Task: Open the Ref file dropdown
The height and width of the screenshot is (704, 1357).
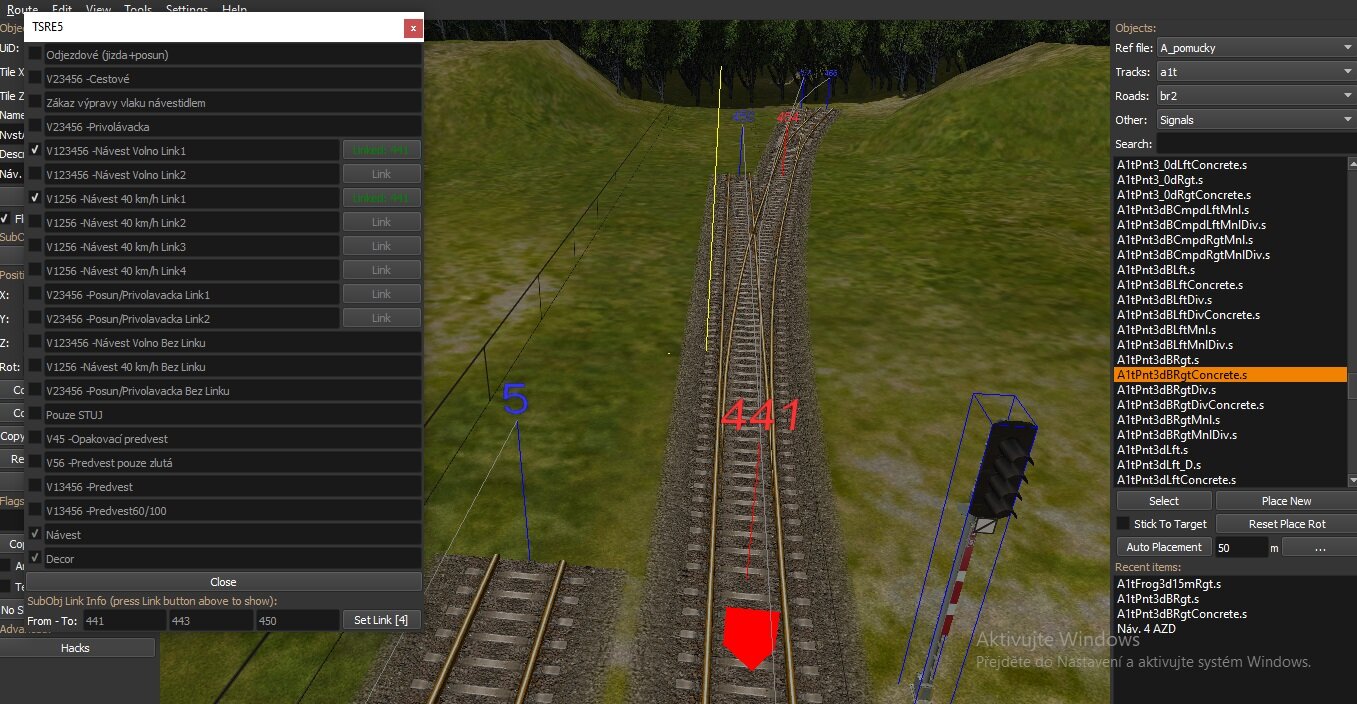Action: (x=1254, y=48)
